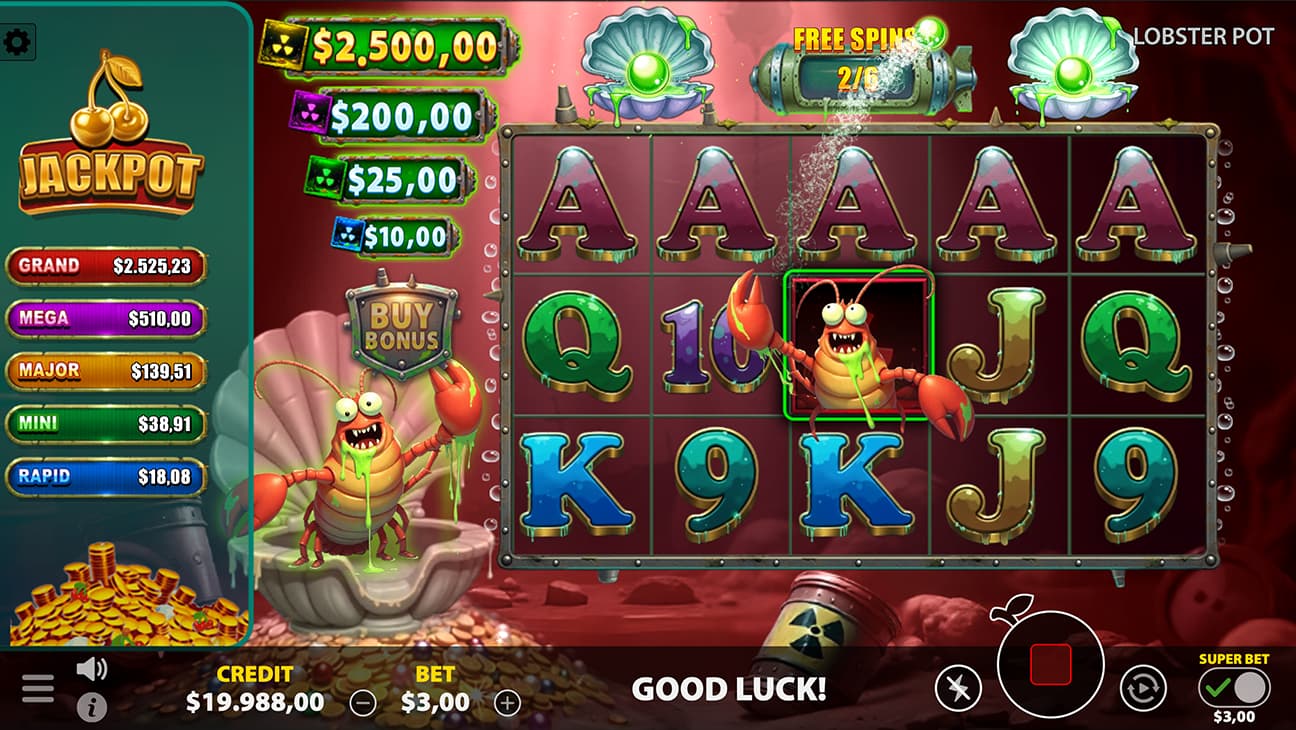Open the gear settings icon
Viewport: 1296px width, 730px height.
point(17,42)
